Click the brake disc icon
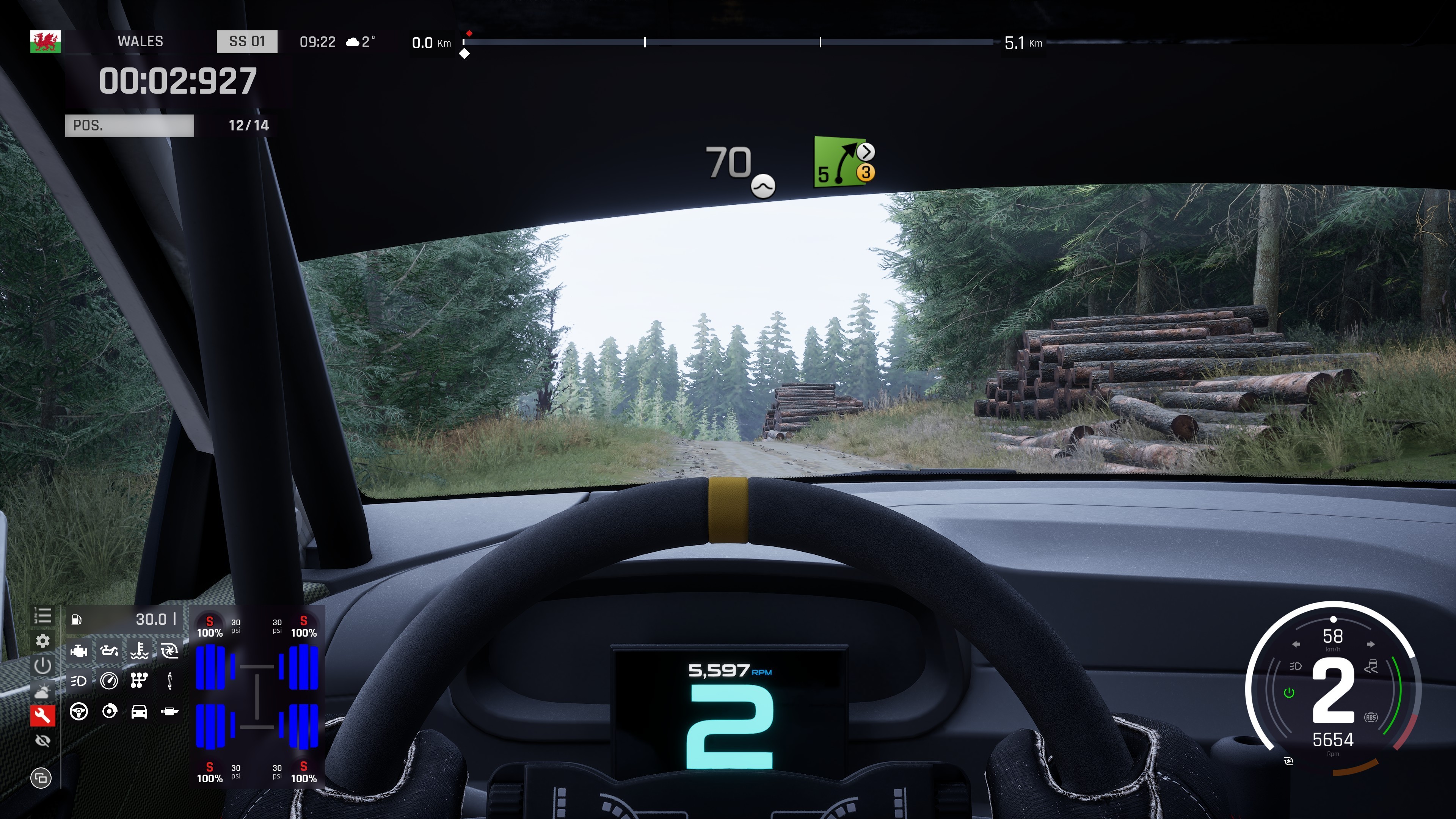 (x=109, y=711)
